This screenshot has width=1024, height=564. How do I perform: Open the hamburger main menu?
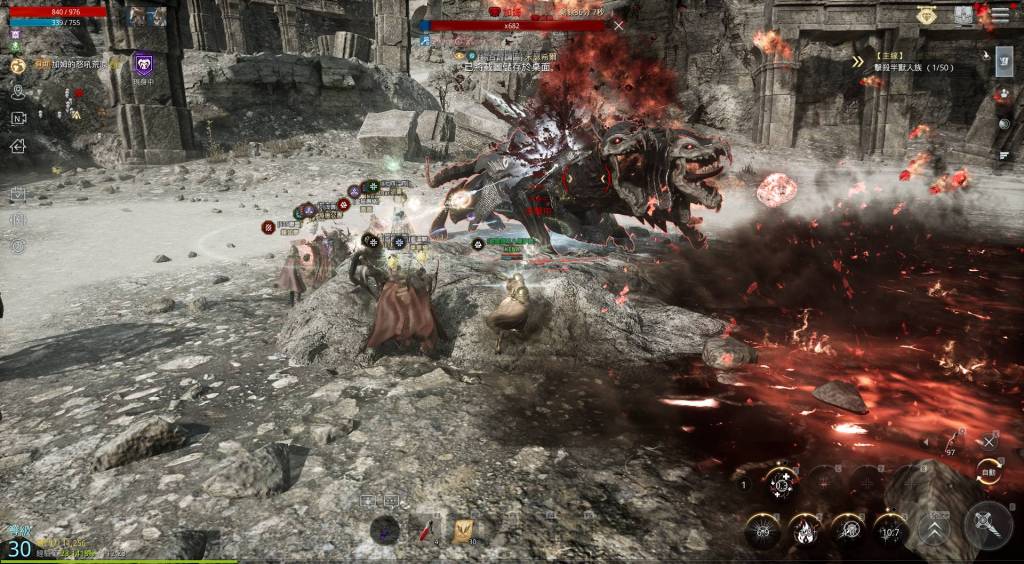tap(1001, 14)
